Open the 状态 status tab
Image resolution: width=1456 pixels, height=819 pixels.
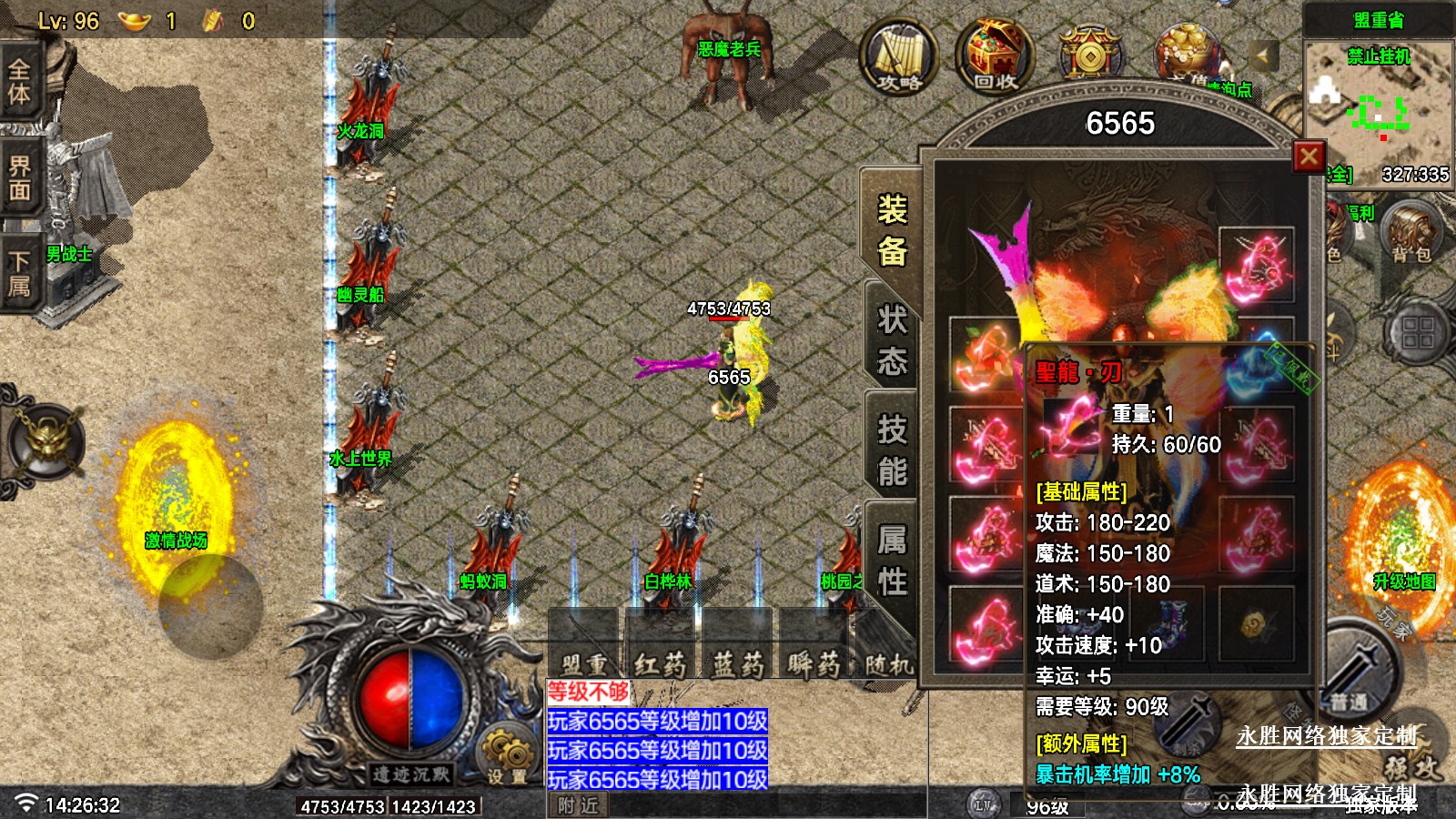click(x=892, y=340)
